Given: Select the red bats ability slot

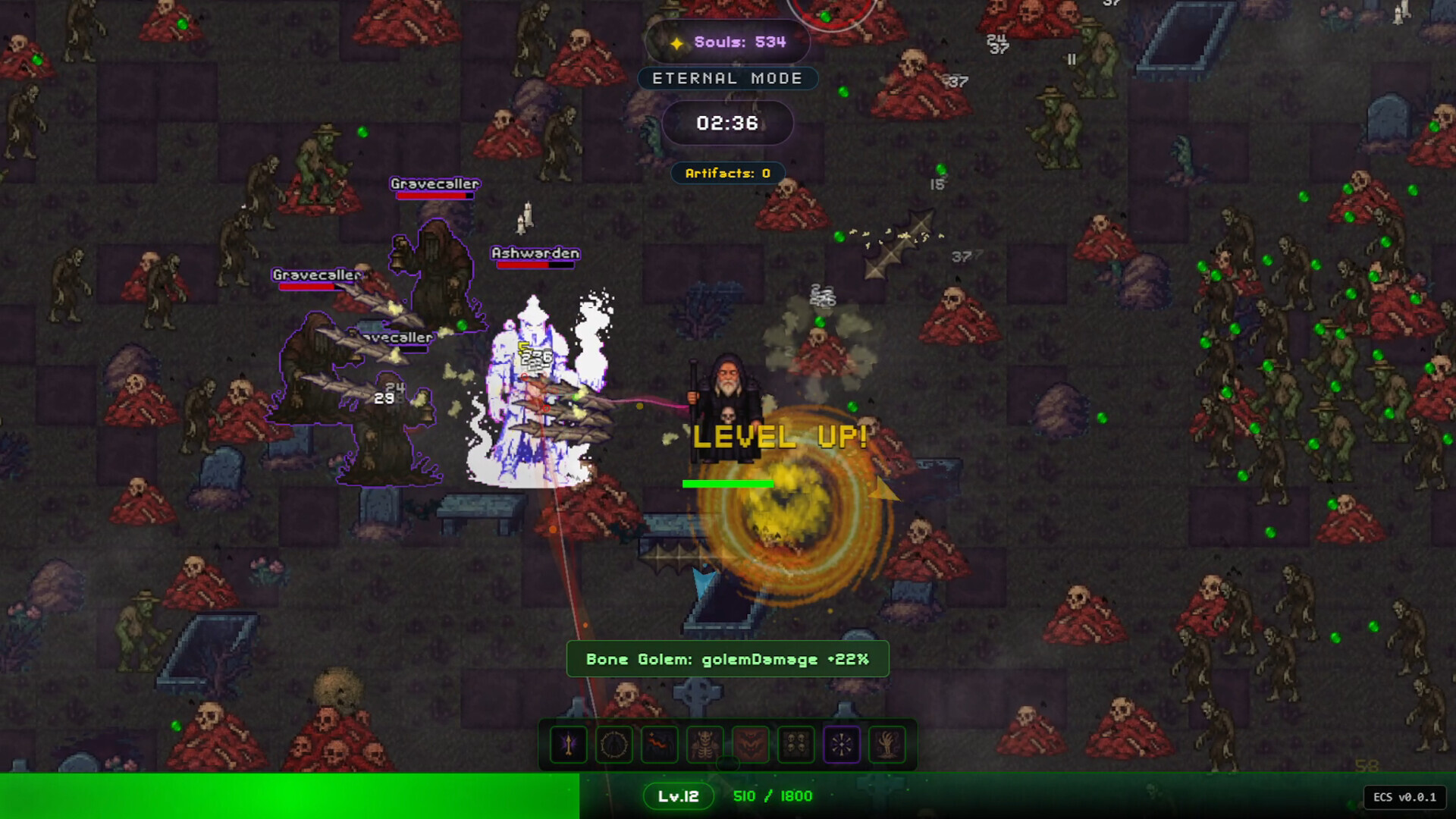Looking at the screenshot, I should pyautogui.click(x=750, y=745).
